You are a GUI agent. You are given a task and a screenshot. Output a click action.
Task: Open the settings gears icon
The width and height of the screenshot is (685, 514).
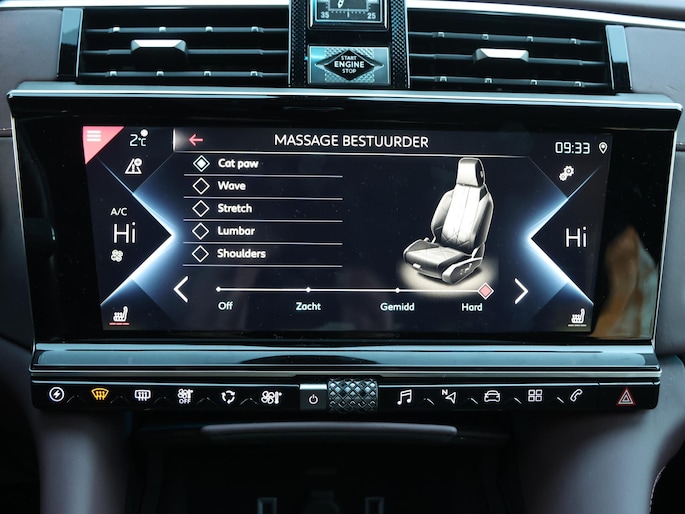point(567,173)
